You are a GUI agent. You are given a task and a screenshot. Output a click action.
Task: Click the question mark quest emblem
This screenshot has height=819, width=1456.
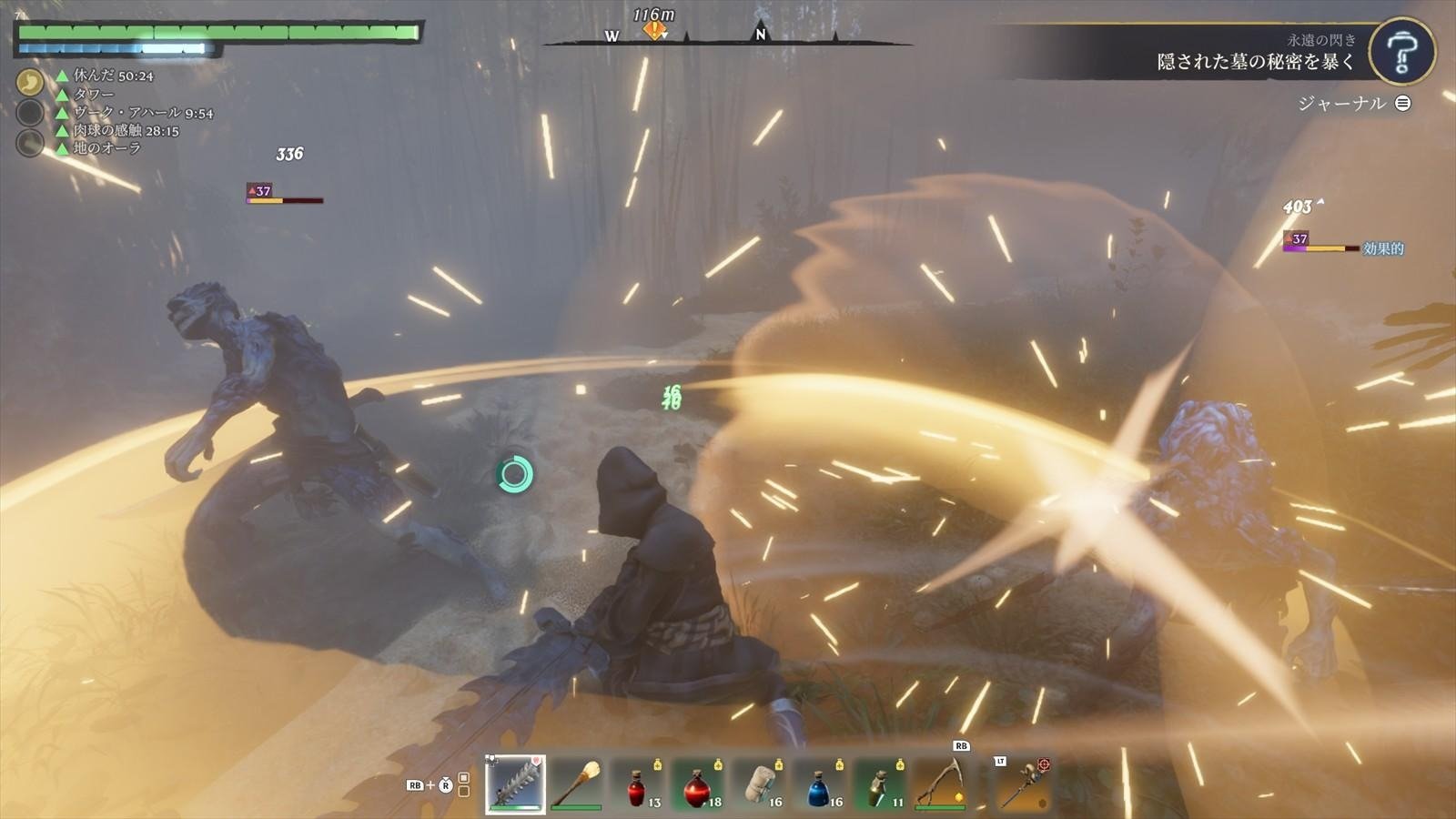(x=1402, y=51)
